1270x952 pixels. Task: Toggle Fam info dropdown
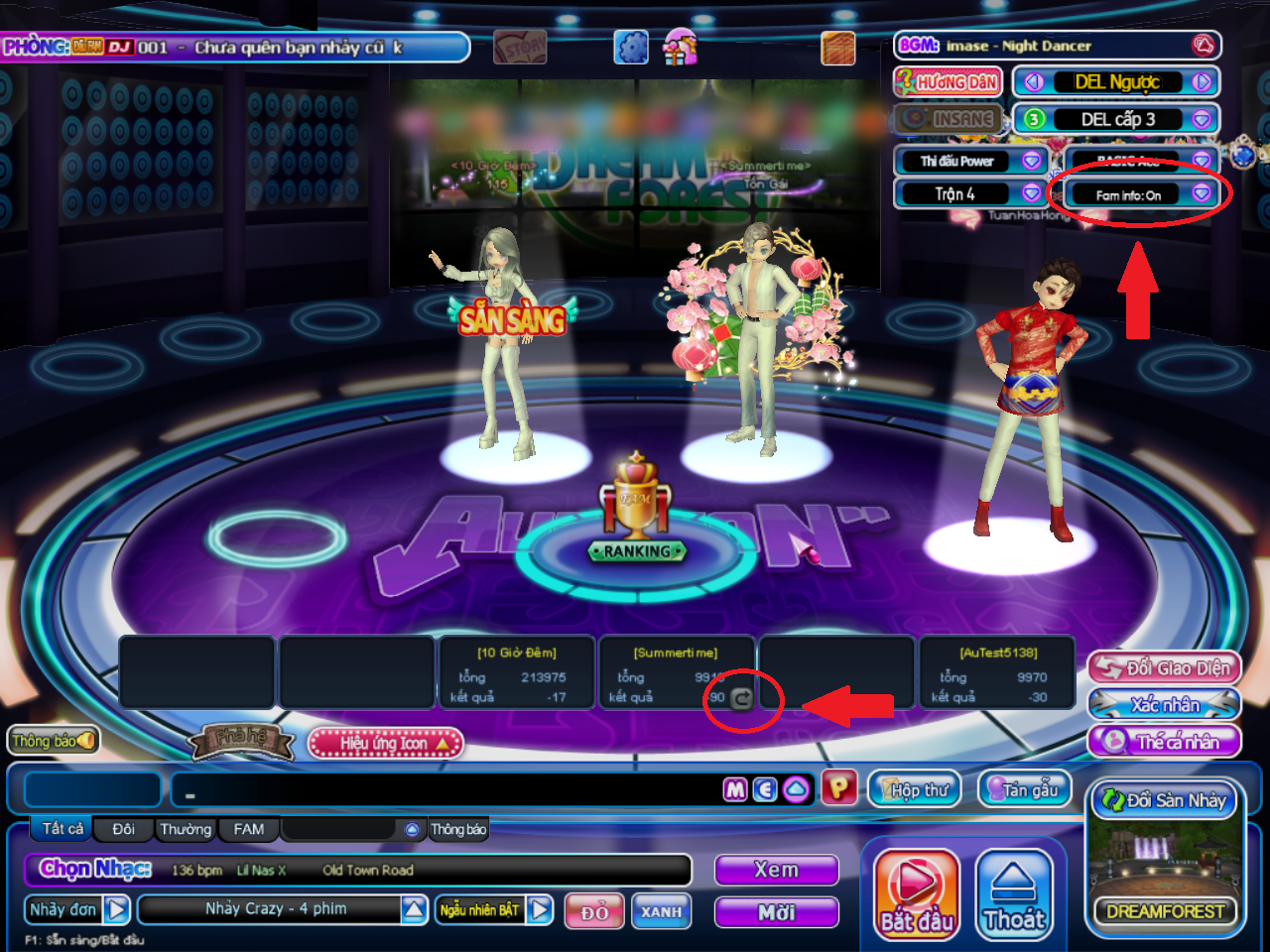click(1201, 194)
